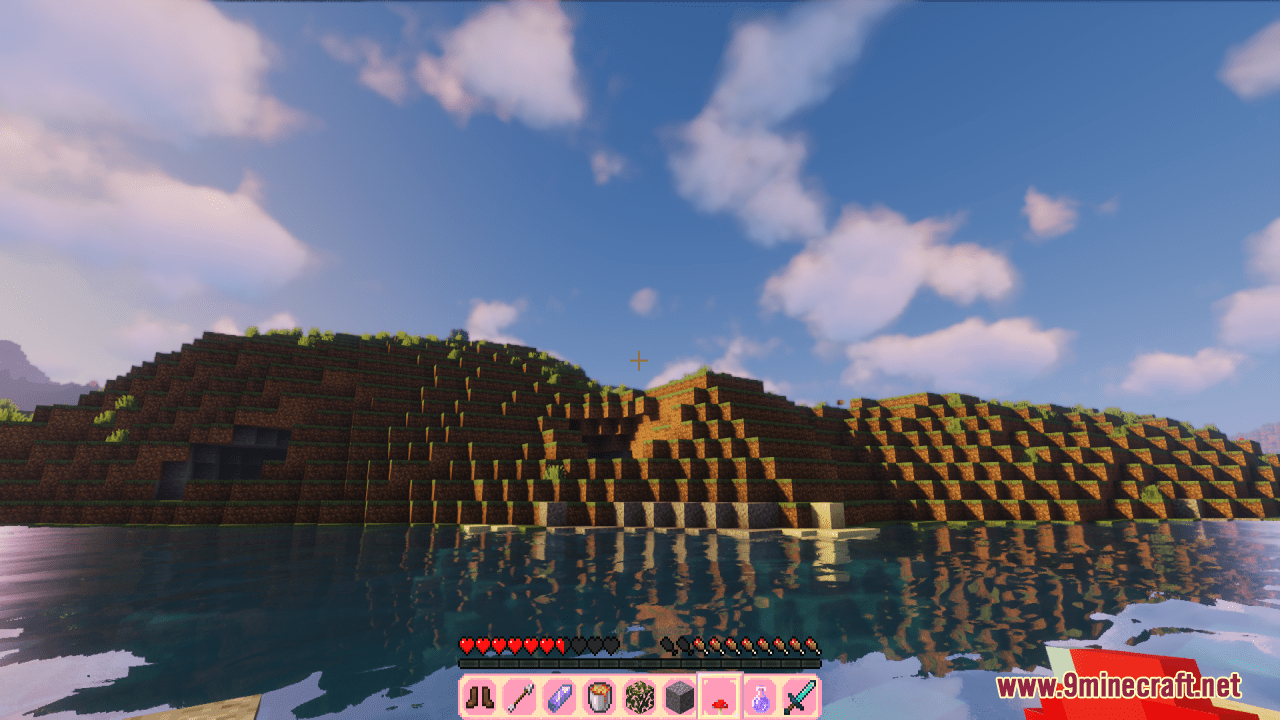Select the lava bucket item

(x=598, y=692)
